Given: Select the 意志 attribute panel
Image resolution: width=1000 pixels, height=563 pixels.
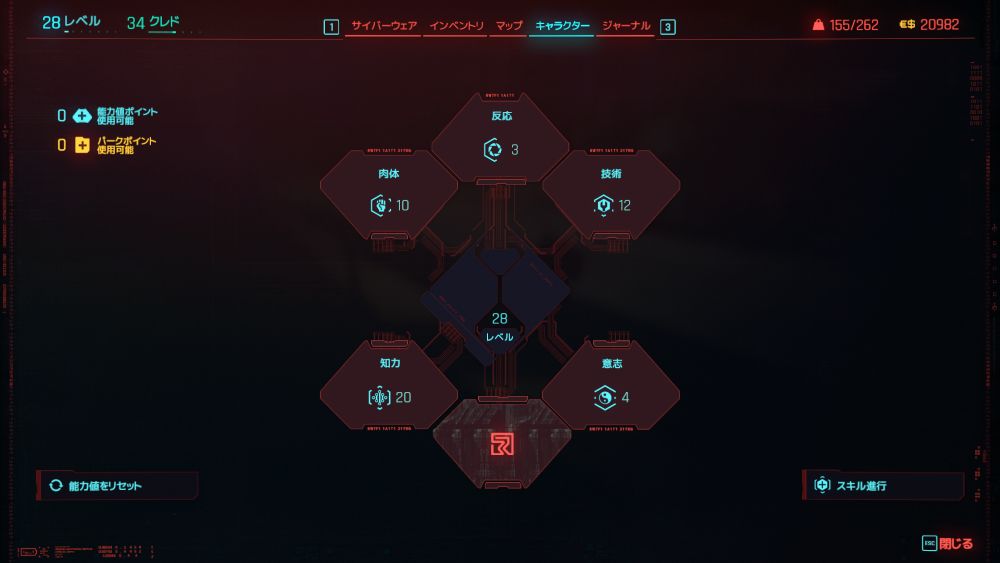Looking at the screenshot, I should click(611, 386).
